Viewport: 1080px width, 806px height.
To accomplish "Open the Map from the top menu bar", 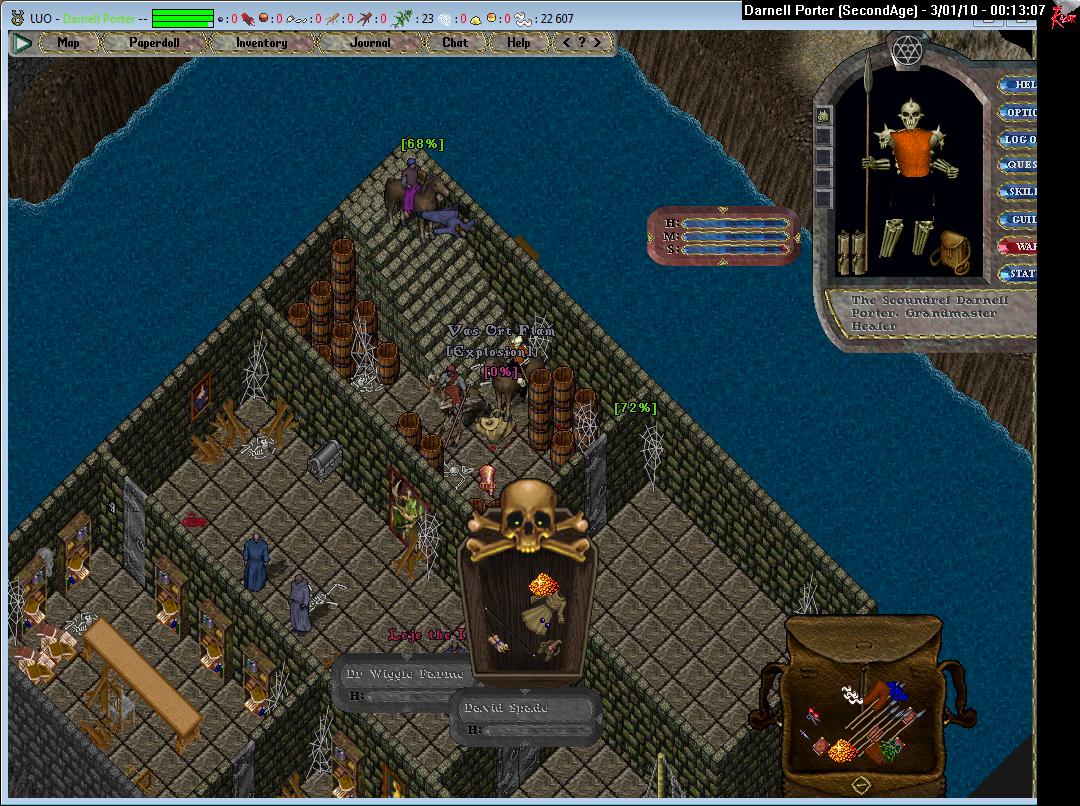I will tap(68, 43).
